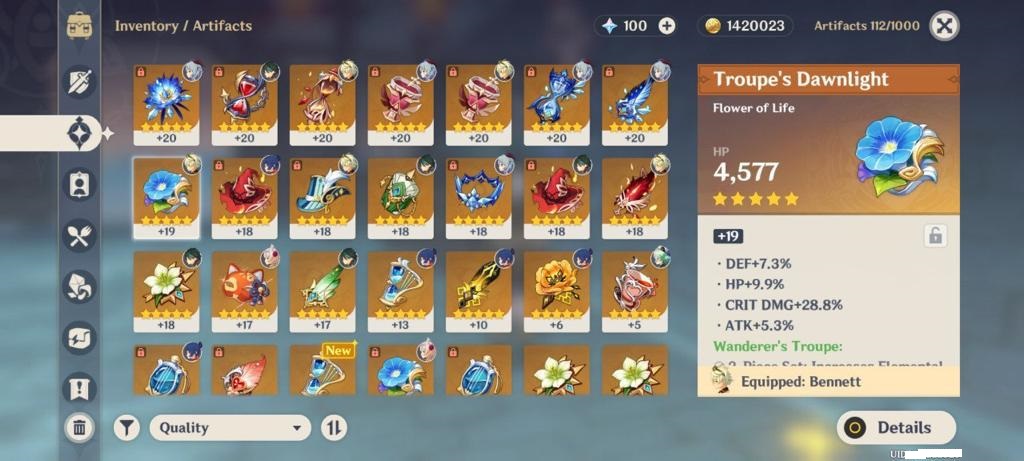
Task: Switch to the Food tab
Action: tap(79, 236)
